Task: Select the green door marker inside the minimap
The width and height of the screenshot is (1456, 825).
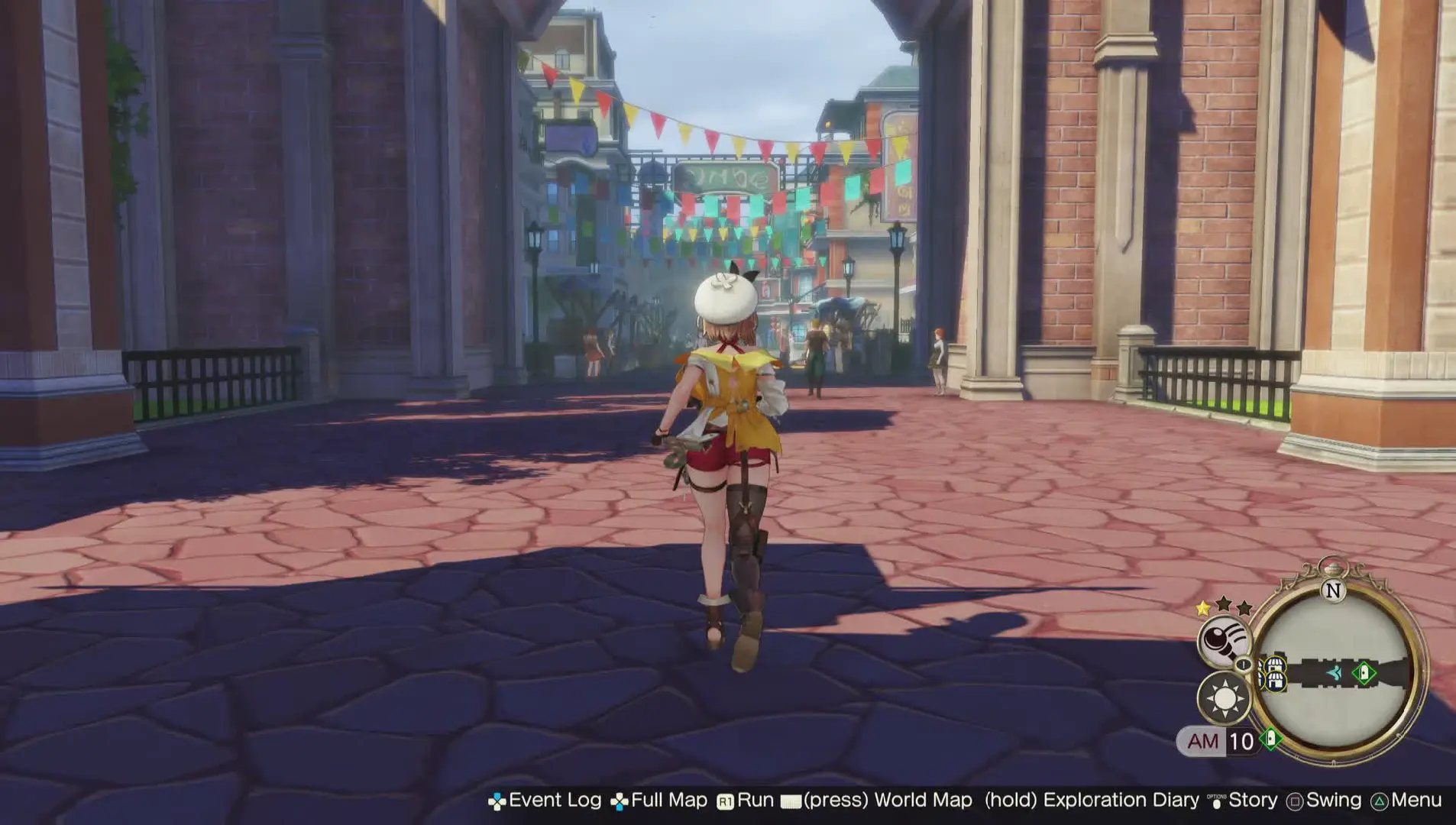Action: click(1364, 673)
